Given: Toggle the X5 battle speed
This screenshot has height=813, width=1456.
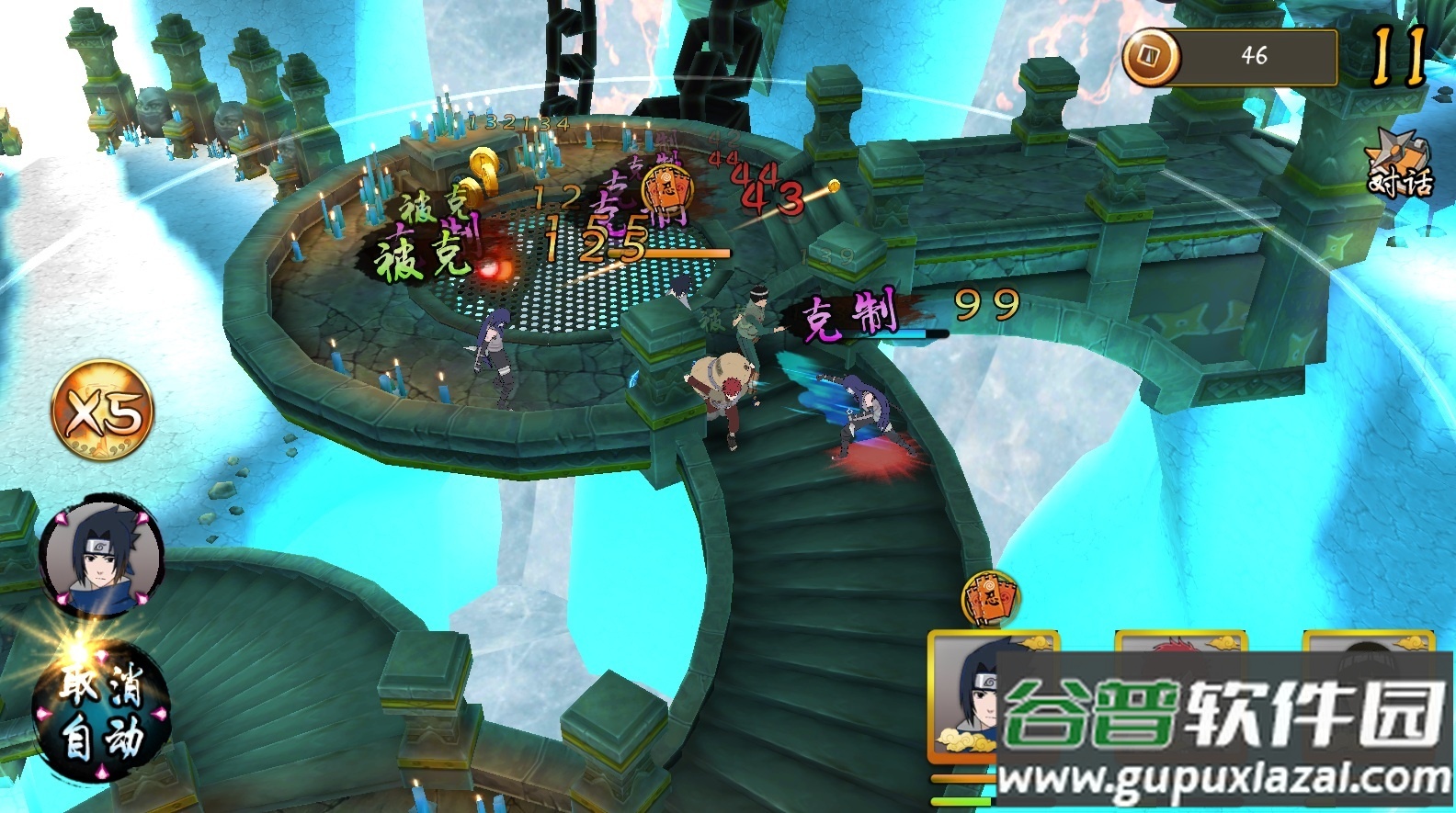Looking at the screenshot, I should point(102,409).
